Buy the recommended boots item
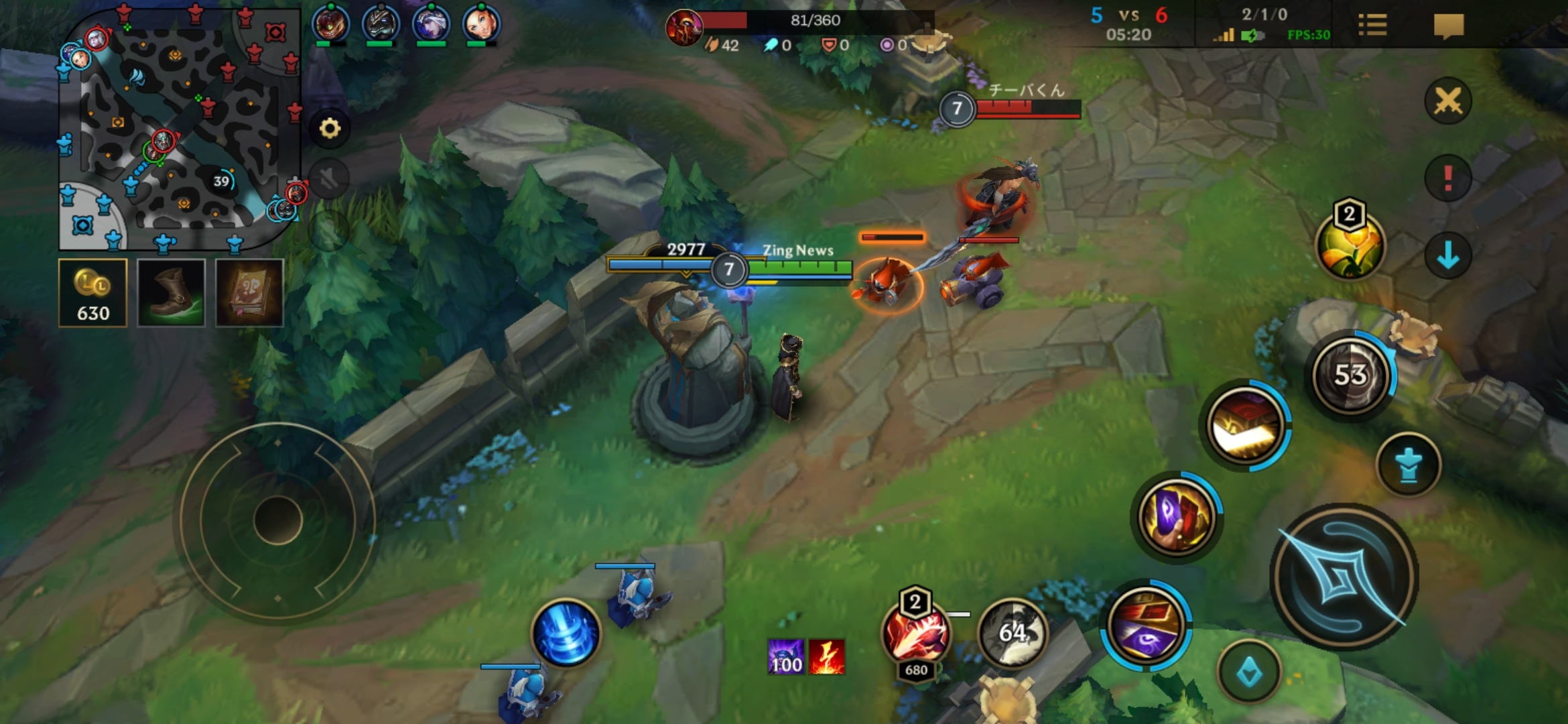Screen dimensions: 1568x724 point(171,293)
